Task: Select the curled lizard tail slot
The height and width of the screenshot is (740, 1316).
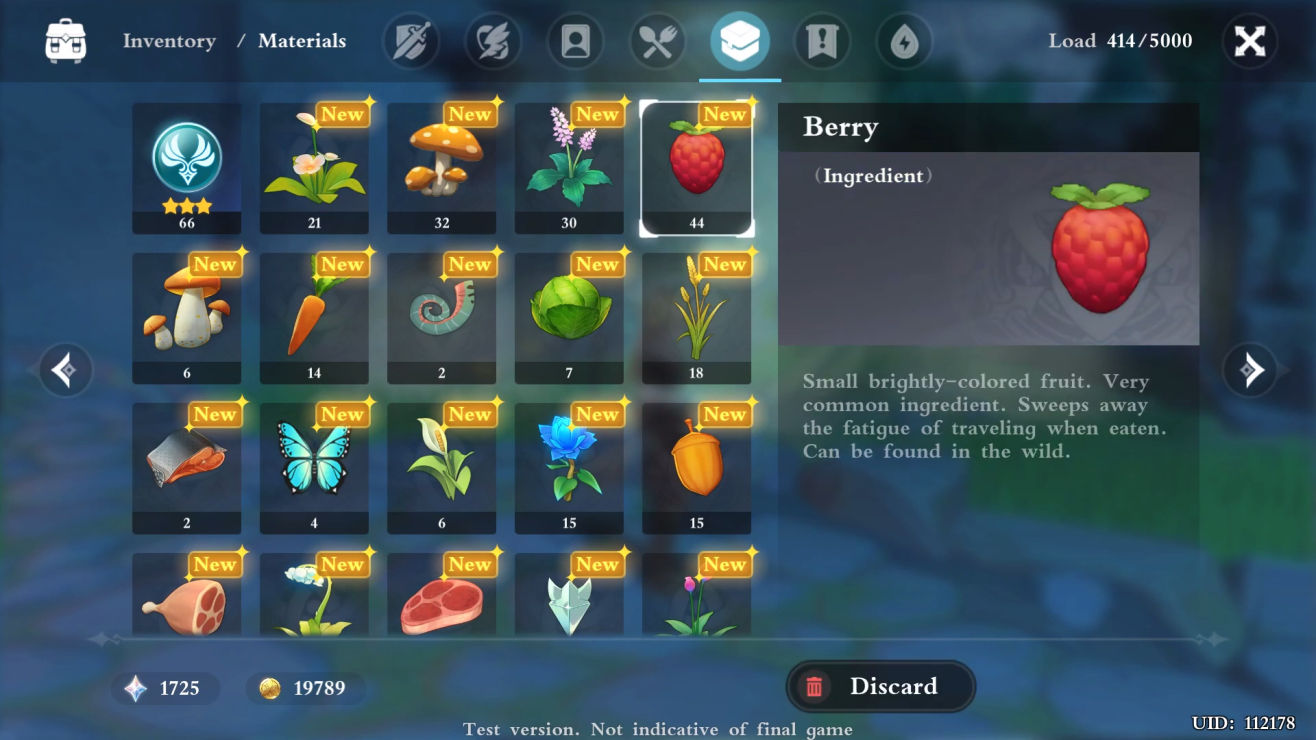Action: [x=442, y=318]
